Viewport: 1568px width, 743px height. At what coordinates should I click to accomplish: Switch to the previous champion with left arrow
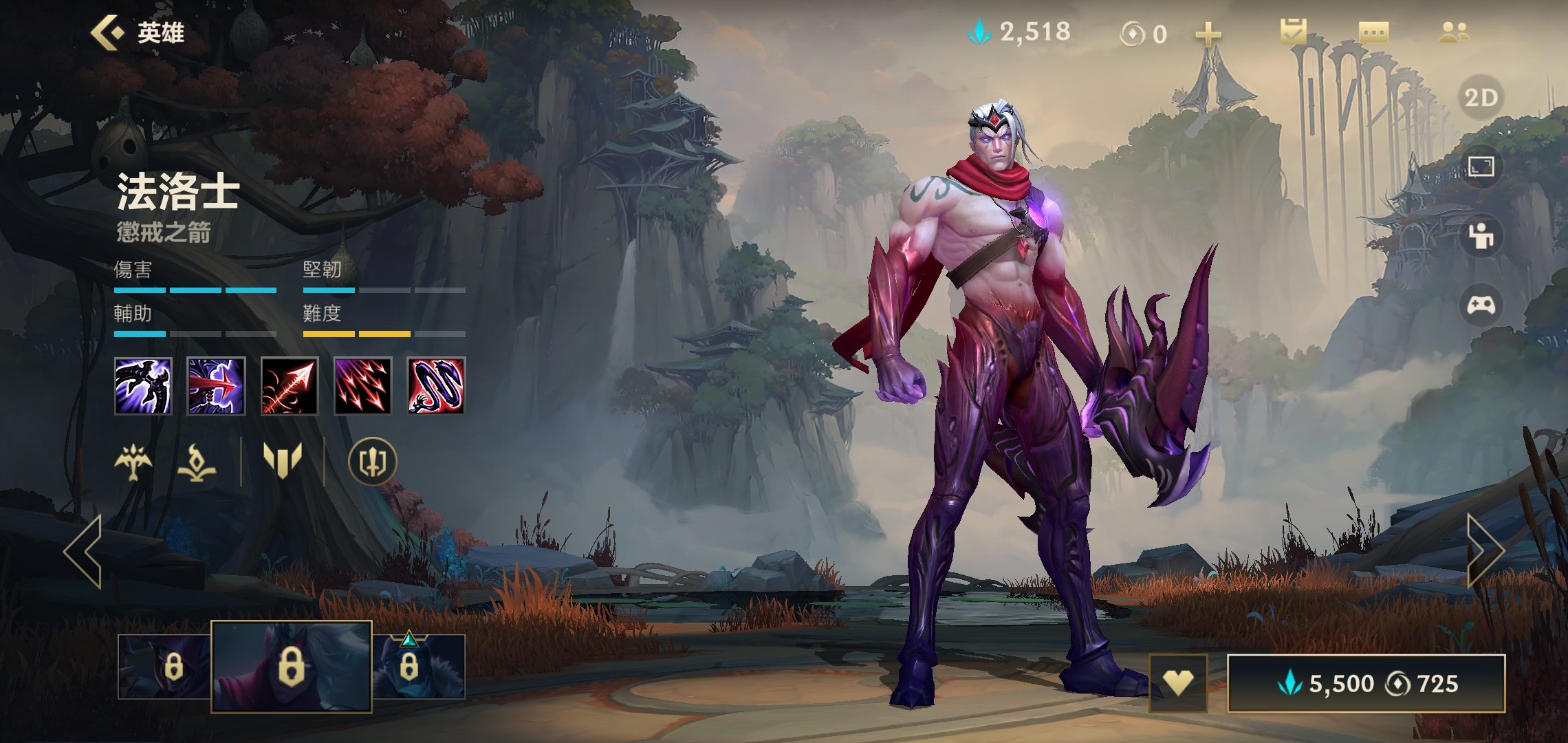(x=84, y=551)
